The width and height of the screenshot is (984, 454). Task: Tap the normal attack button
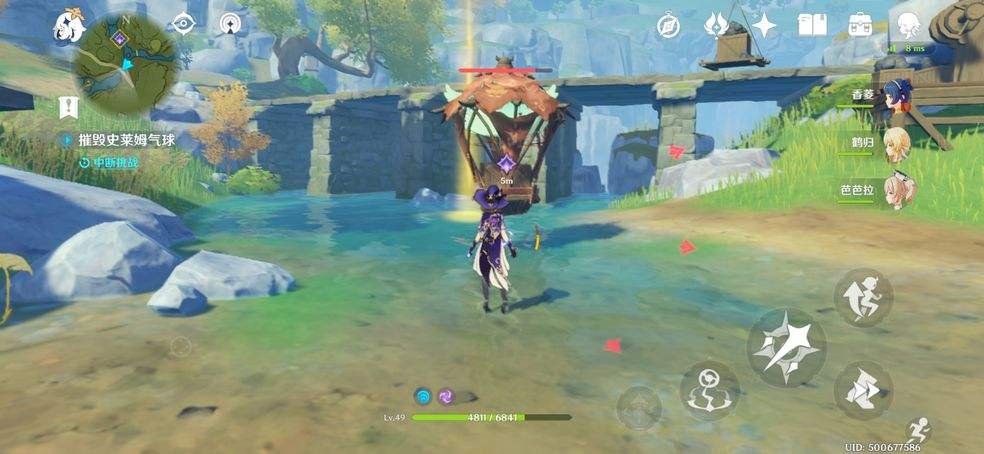[786, 346]
